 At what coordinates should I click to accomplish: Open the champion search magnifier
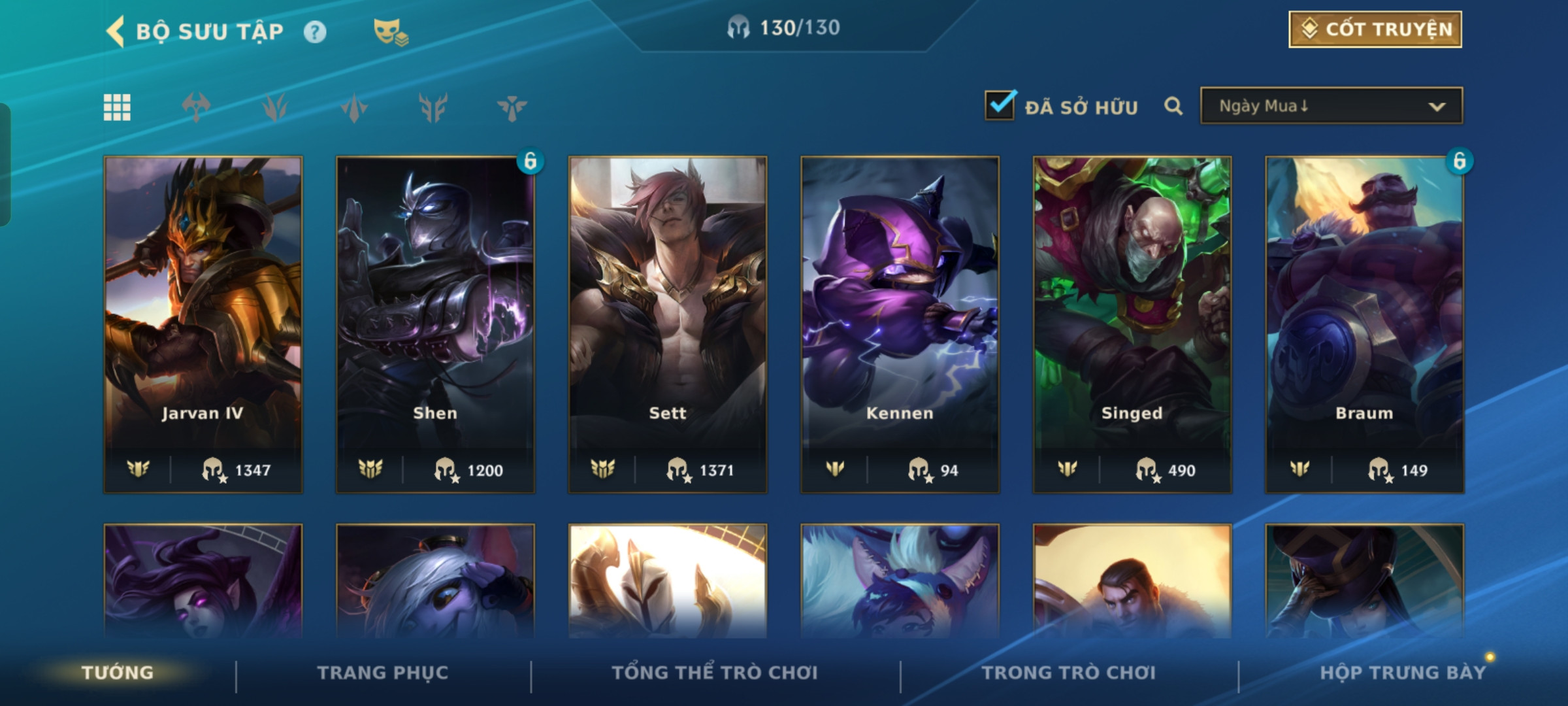tap(1173, 106)
